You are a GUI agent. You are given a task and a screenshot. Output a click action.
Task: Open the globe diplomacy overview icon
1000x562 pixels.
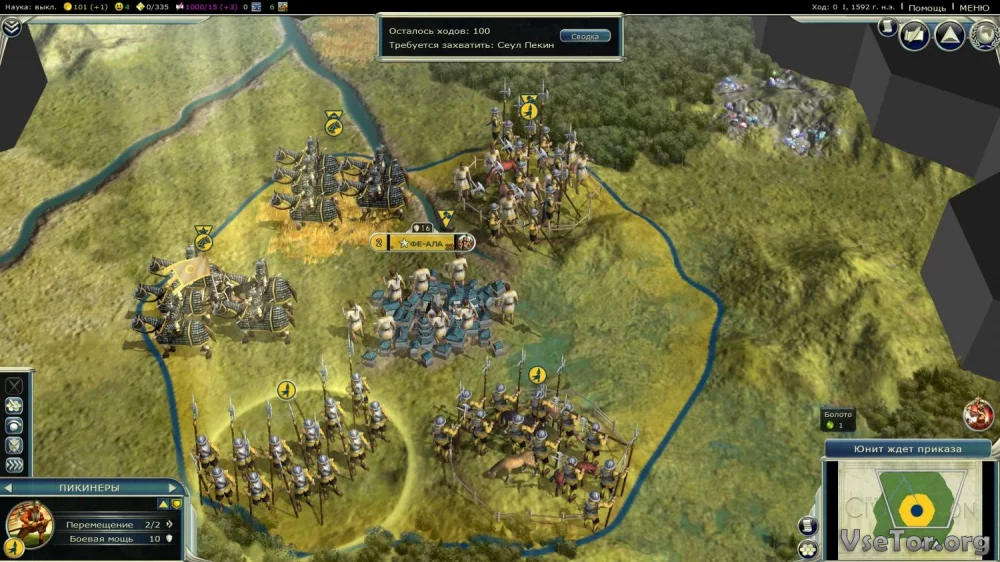tap(983, 37)
